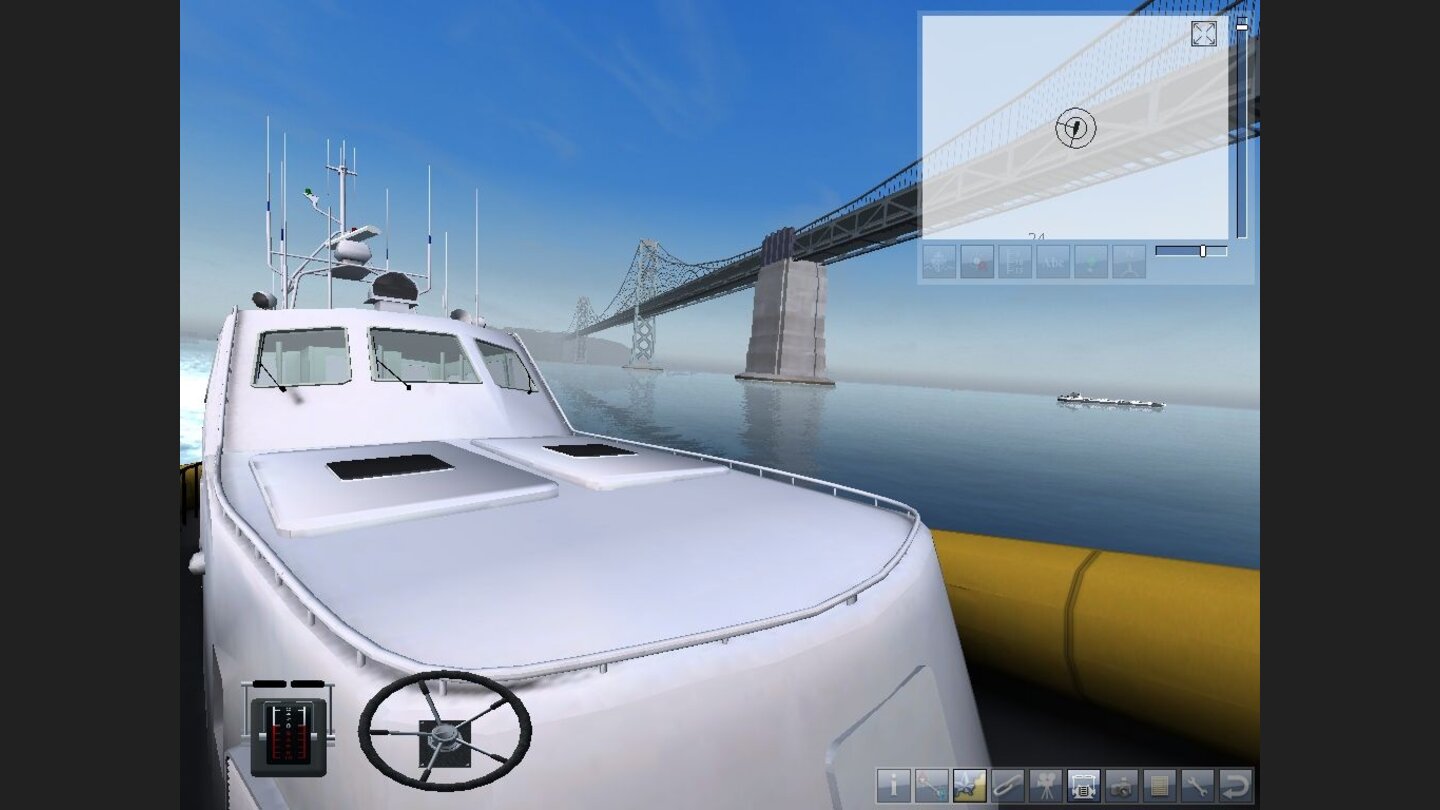Select the chain link mooring tool
The width and height of the screenshot is (1440, 810).
1006,788
